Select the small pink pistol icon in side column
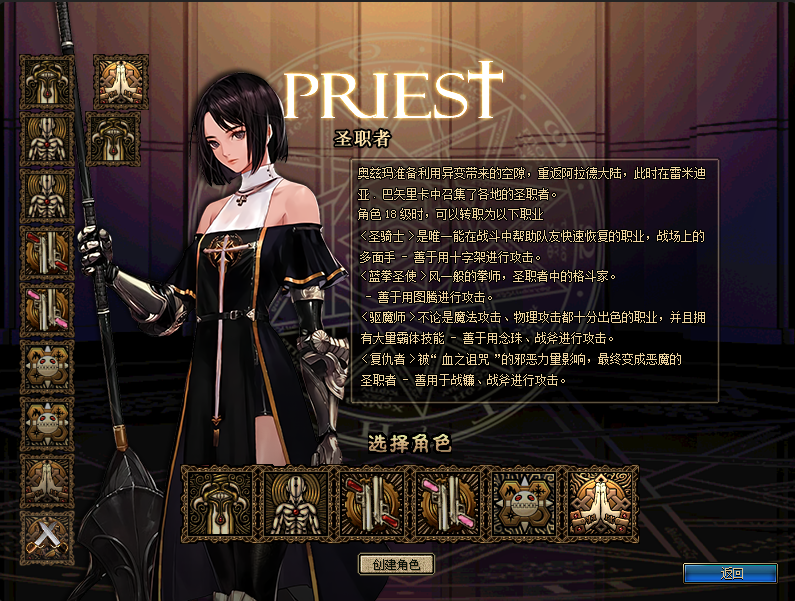Screen dimensions: 795x601 [47, 309]
